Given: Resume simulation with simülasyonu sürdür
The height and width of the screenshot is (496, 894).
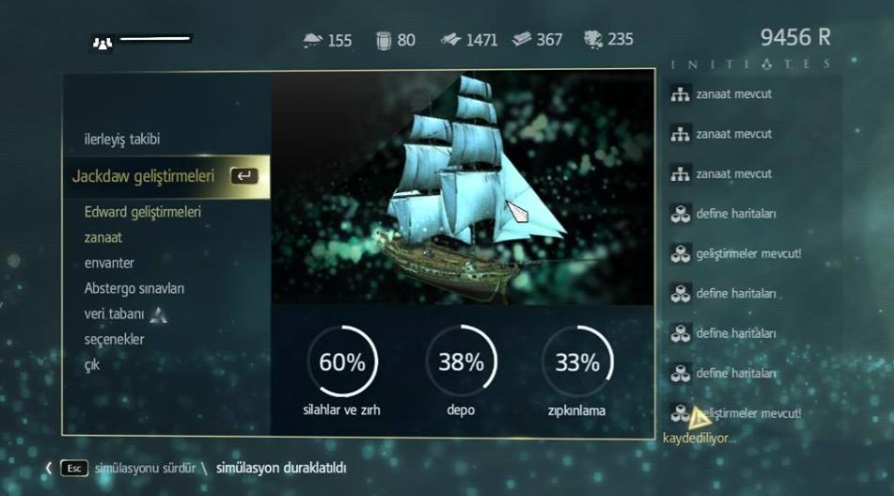Looking at the screenshot, I should (143, 467).
